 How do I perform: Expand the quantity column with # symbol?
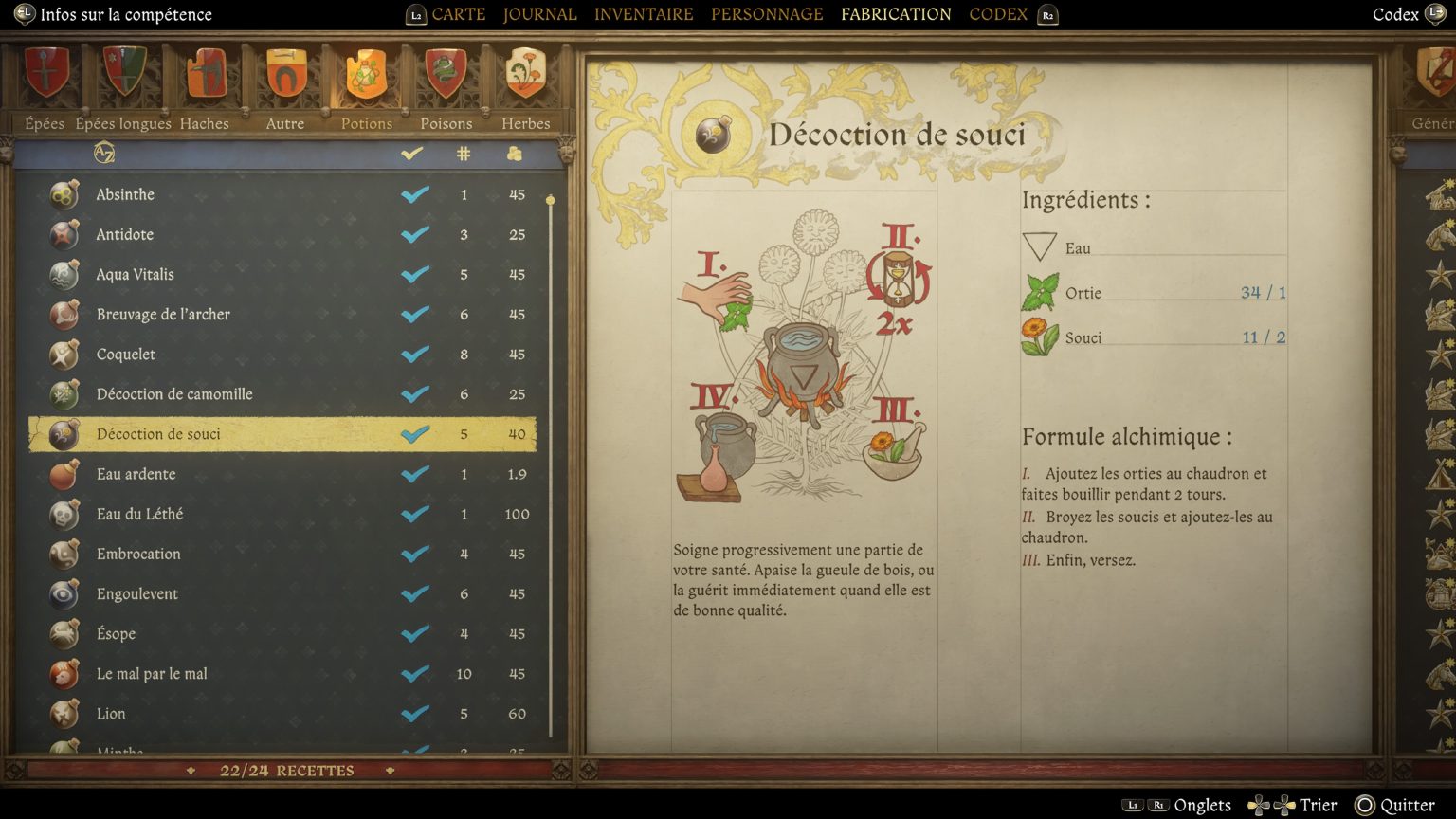point(464,154)
